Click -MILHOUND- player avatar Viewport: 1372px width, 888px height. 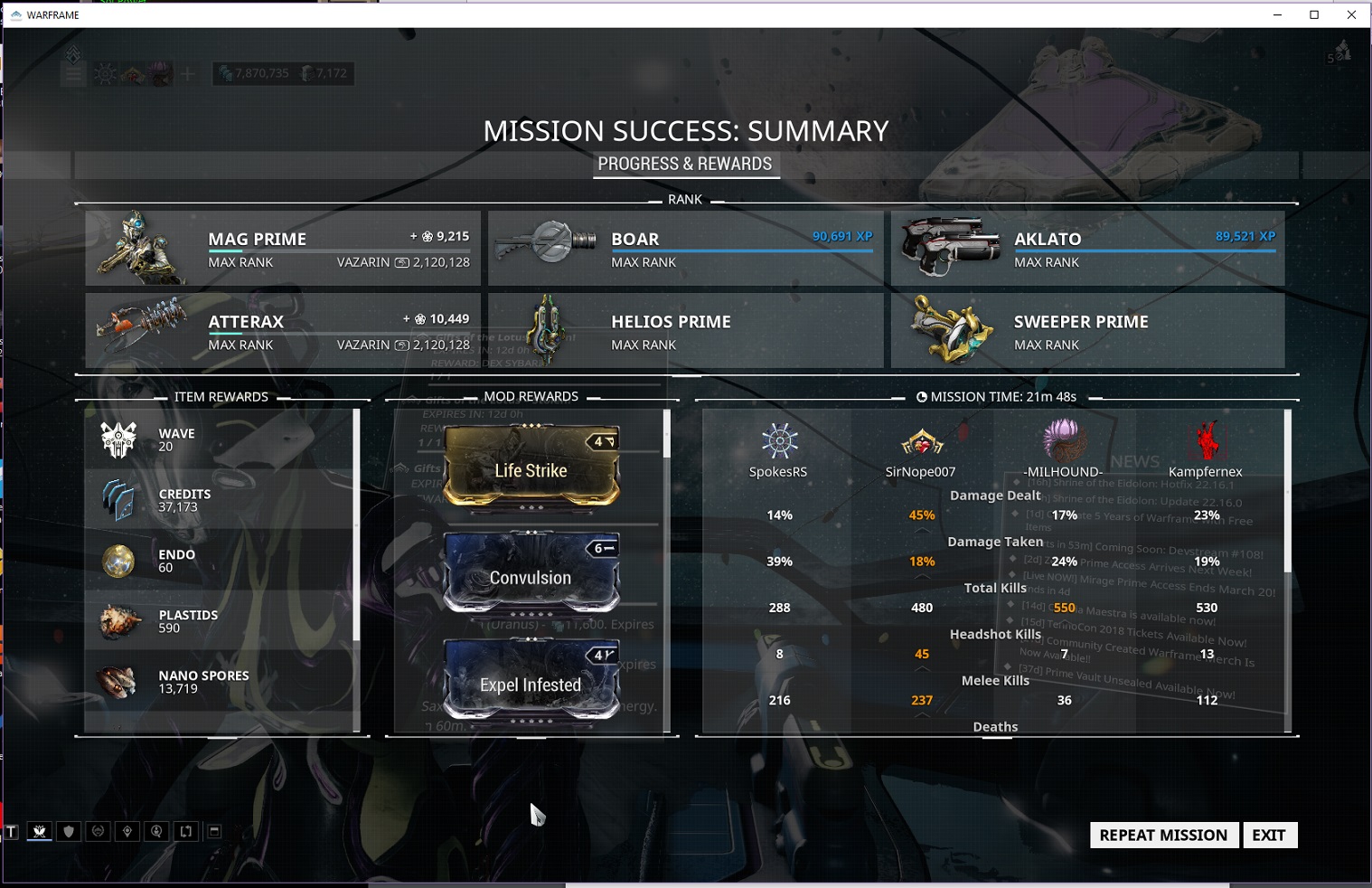(1064, 440)
